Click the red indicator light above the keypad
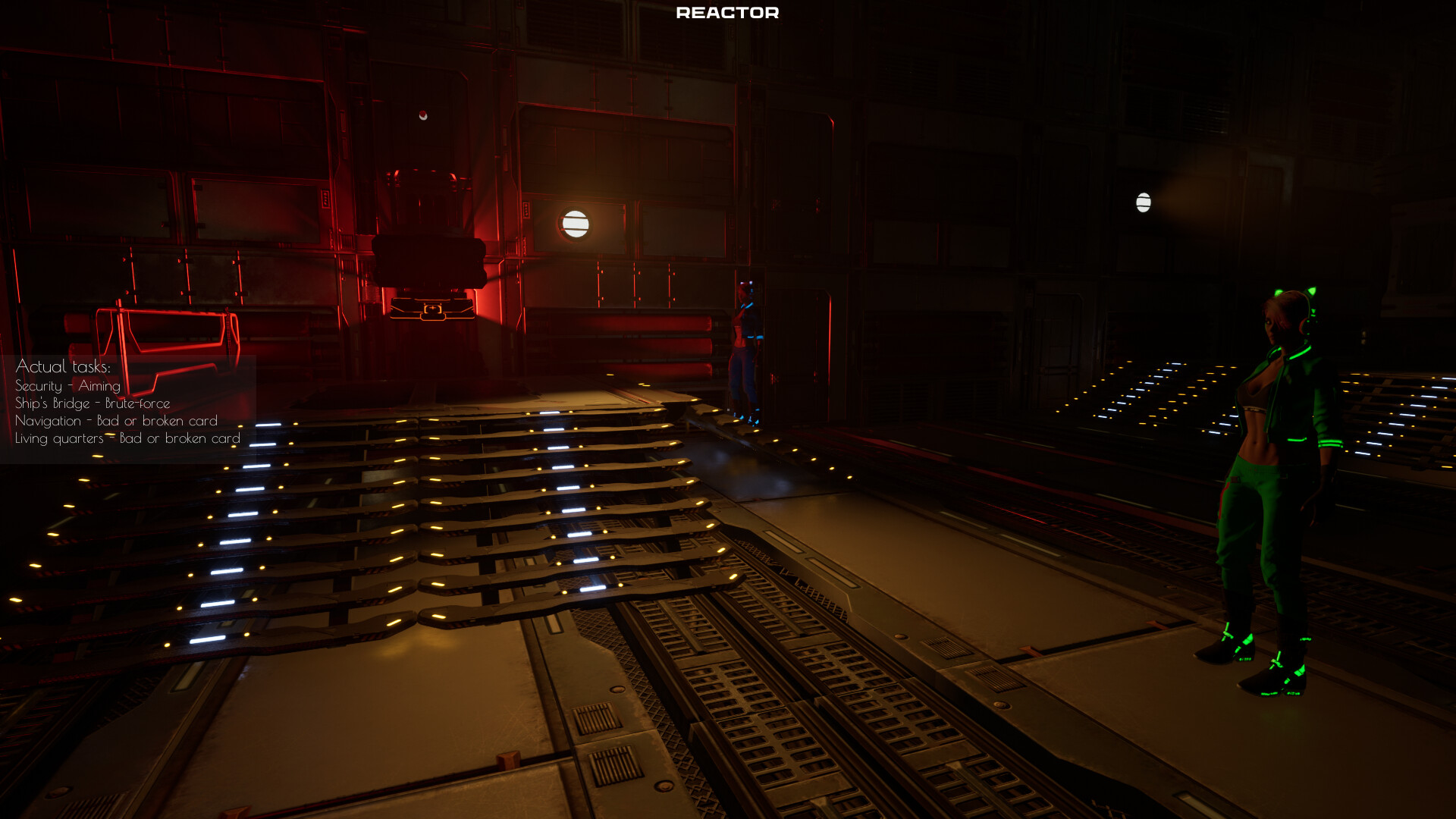1456x819 pixels. [423, 115]
